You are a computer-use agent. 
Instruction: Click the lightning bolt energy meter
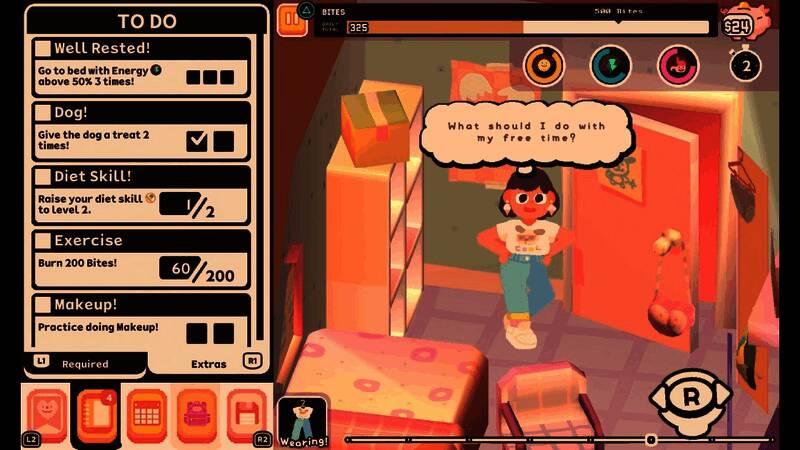pyautogui.click(x=611, y=66)
